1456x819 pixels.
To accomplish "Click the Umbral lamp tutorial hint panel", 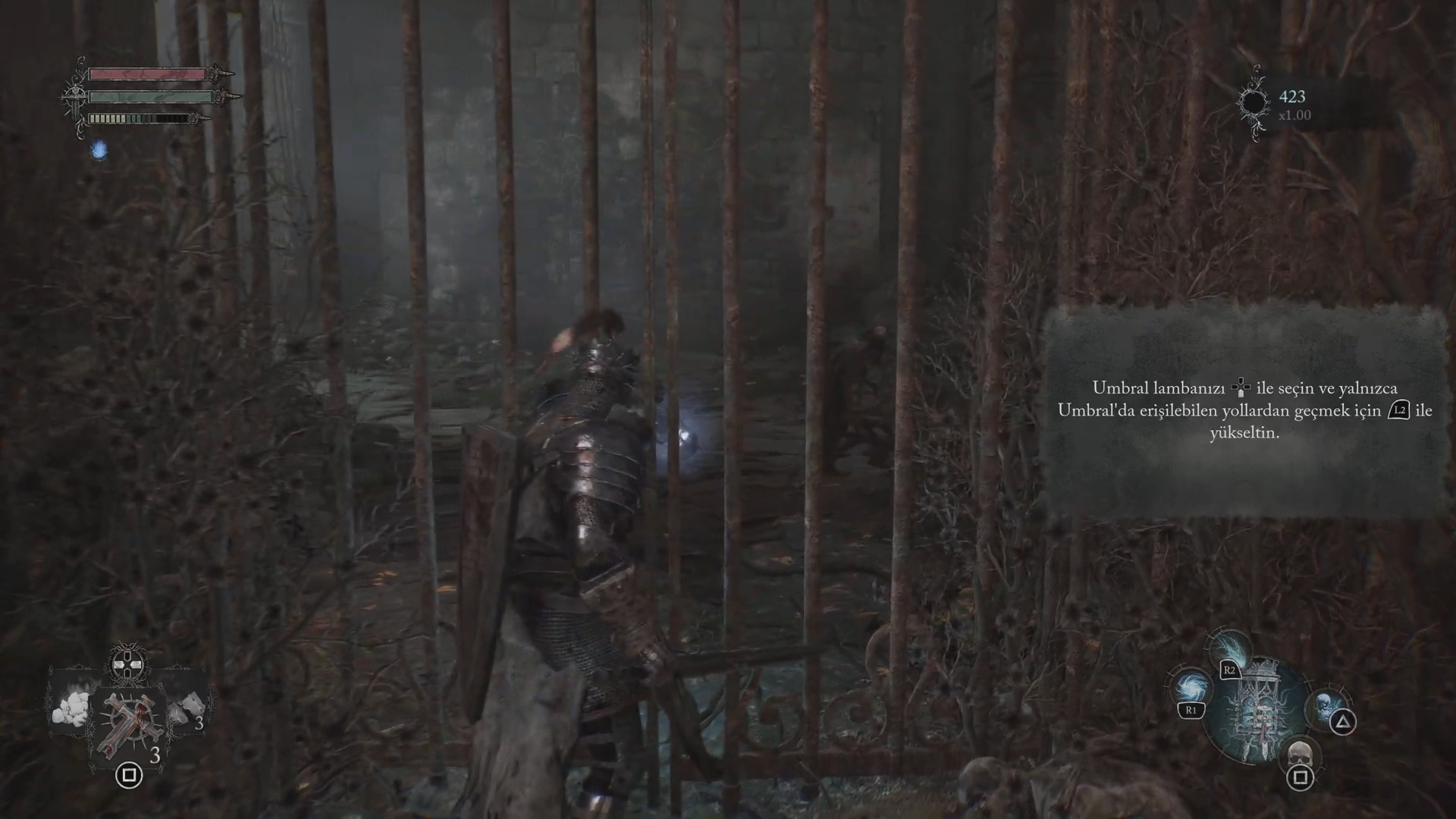I will coord(1244,410).
